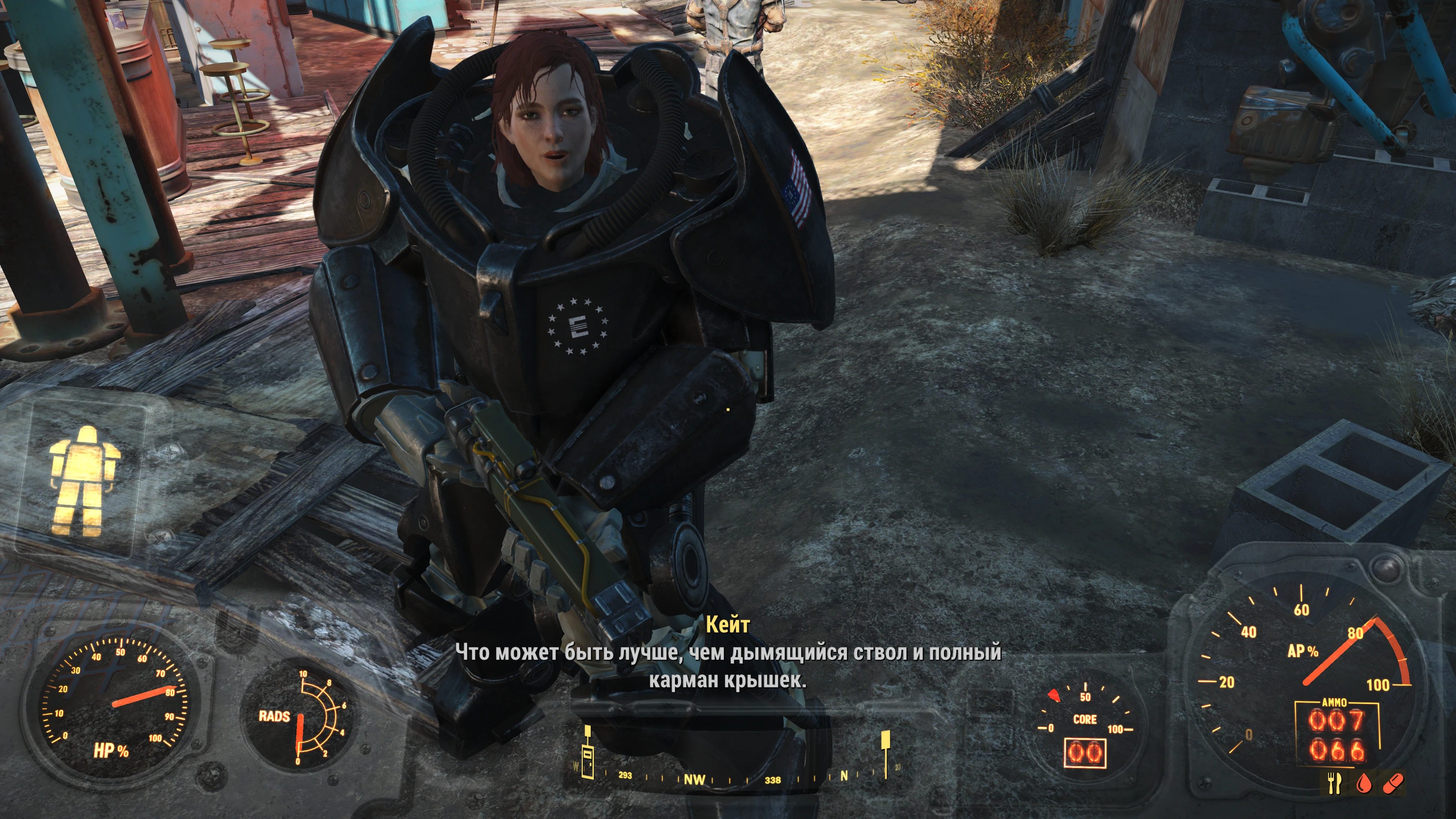Click the power armor condition figure
Image resolution: width=1456 pixels, height=819 pixels.
coord(84,480)
